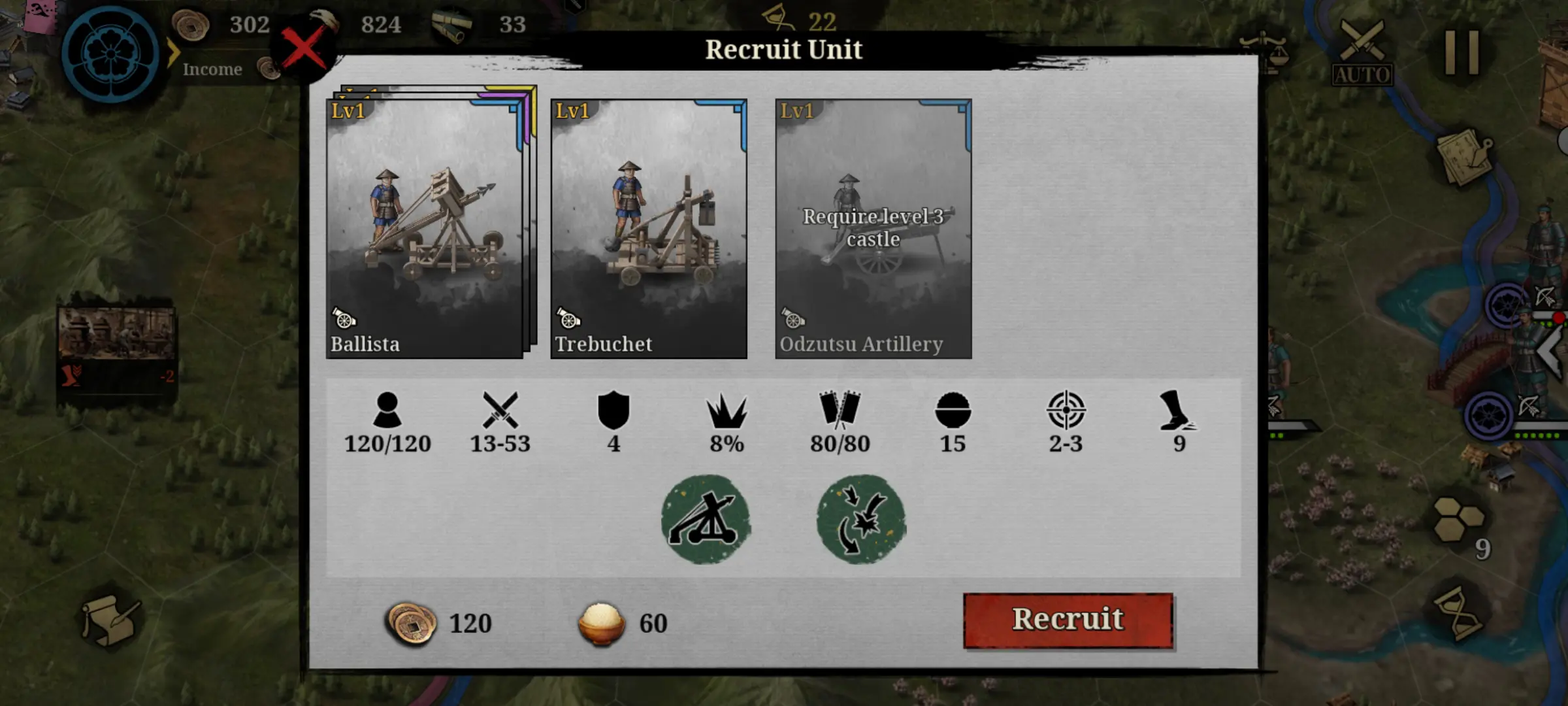Image resolution: width=1568 pixels, height=706 pixels.
Task: Expand the Income arrow
Action: tap(173, 54)
